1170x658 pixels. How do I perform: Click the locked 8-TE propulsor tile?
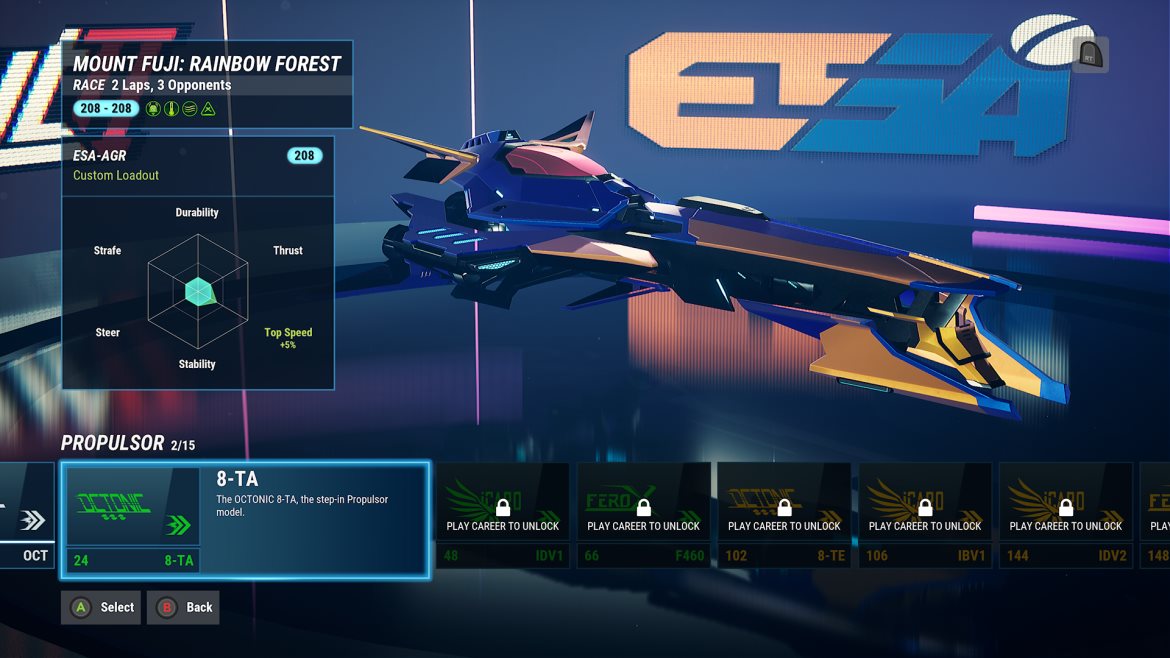pos(784,515)
